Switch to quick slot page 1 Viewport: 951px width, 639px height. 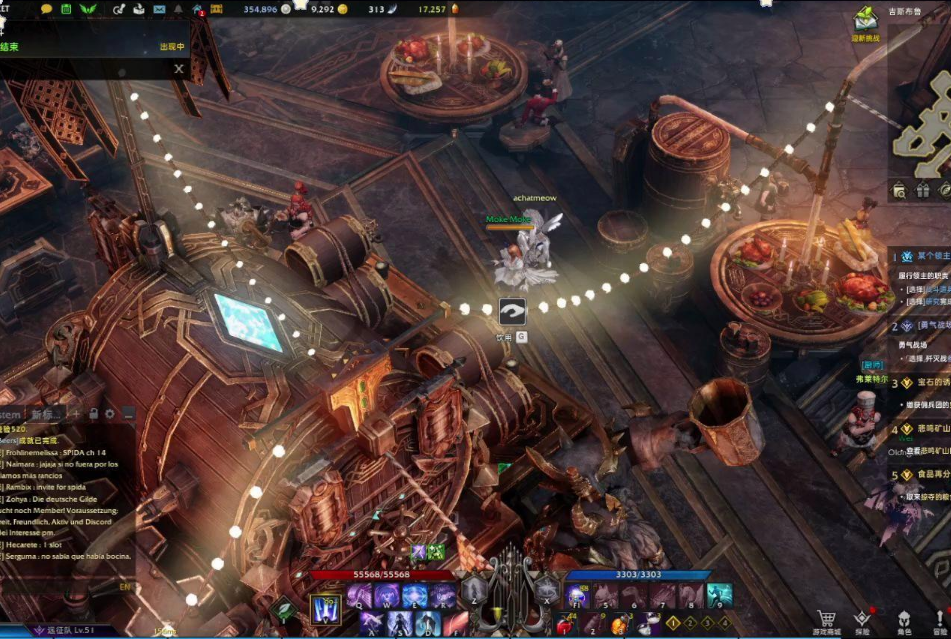pyautogui.click(x=673, y=623)
